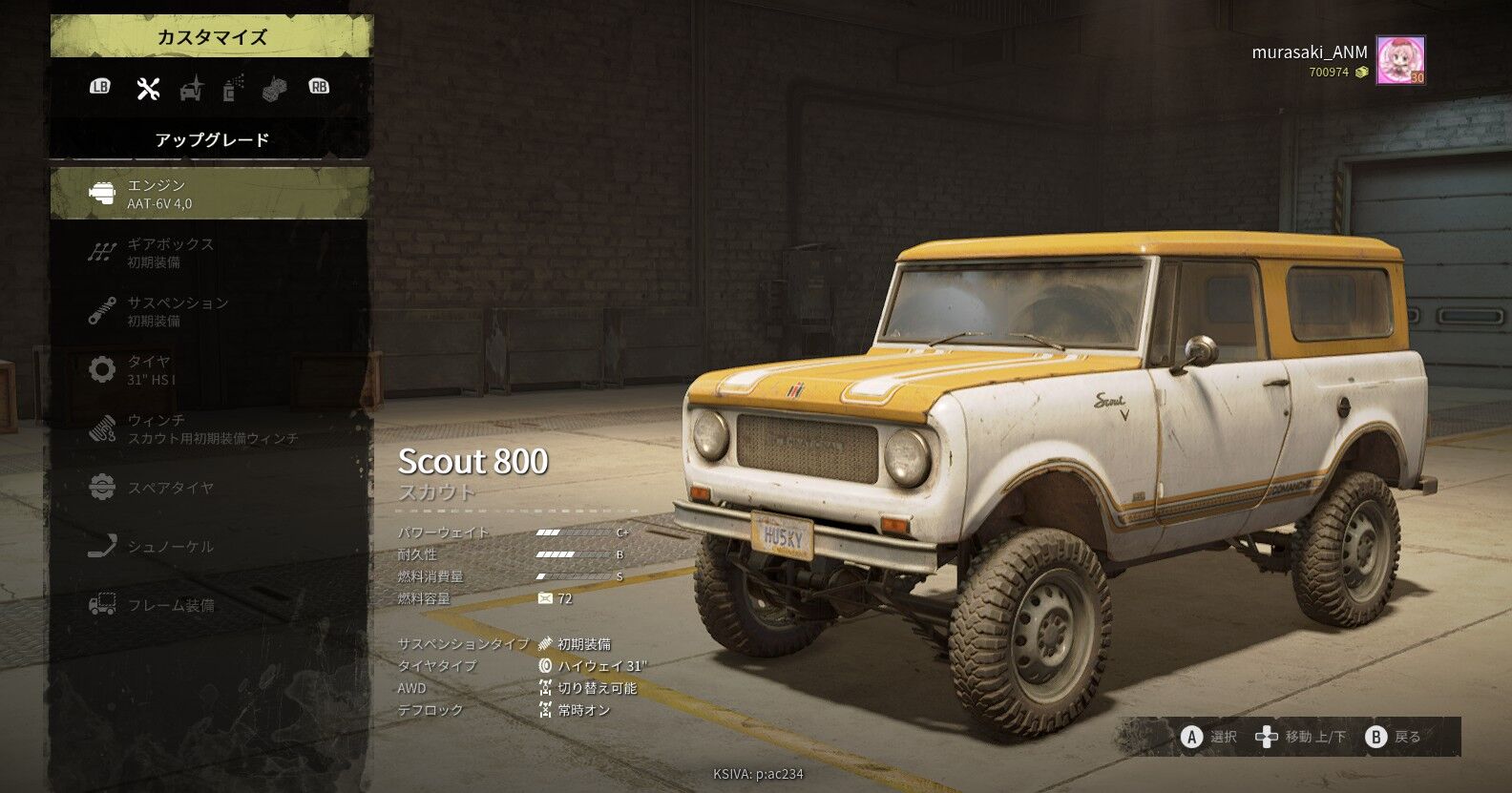Open the ギアボックス gearbox upgrade

[x=210, y=253]
